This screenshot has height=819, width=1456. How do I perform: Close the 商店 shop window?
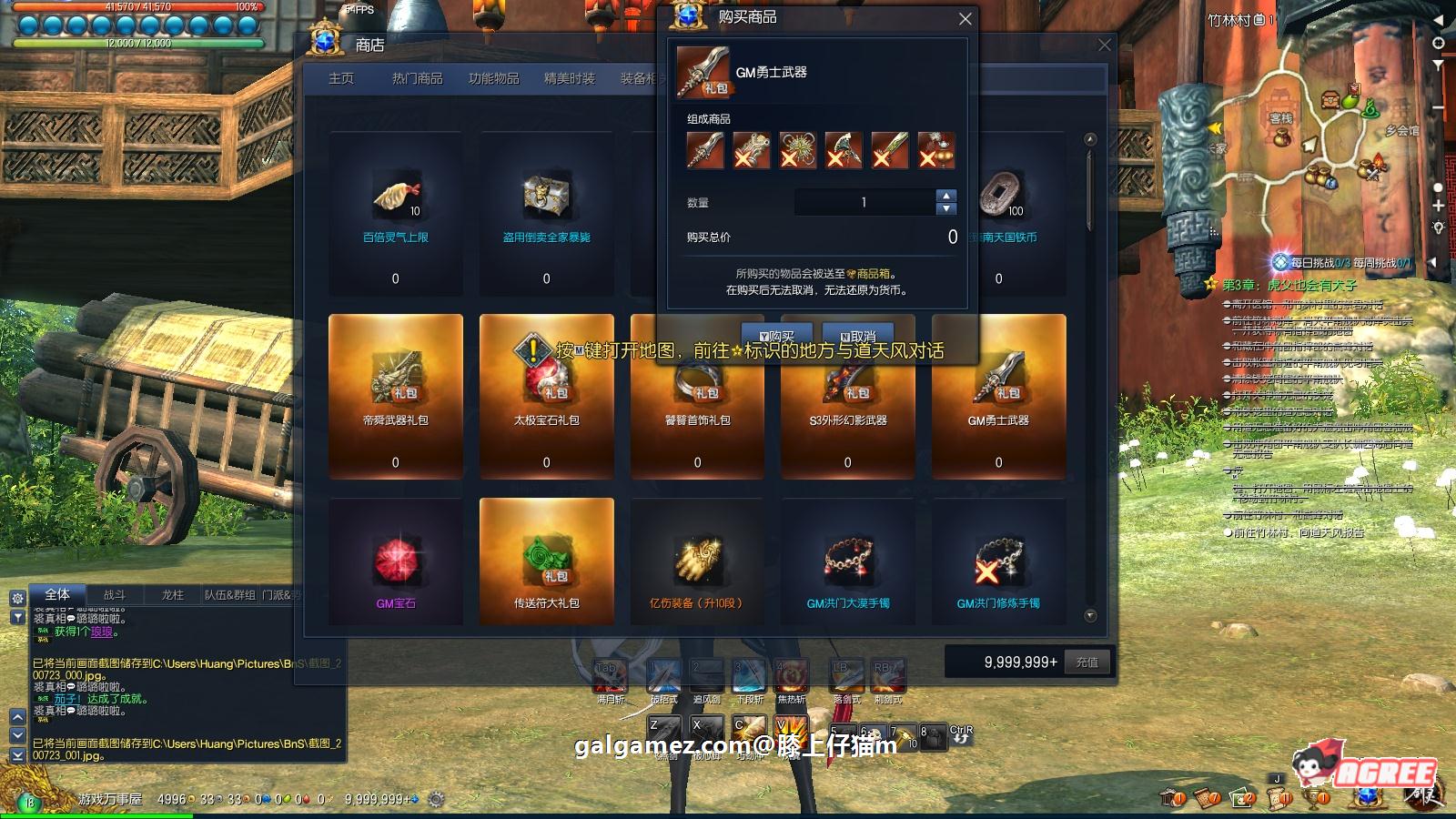[1105, 45]
